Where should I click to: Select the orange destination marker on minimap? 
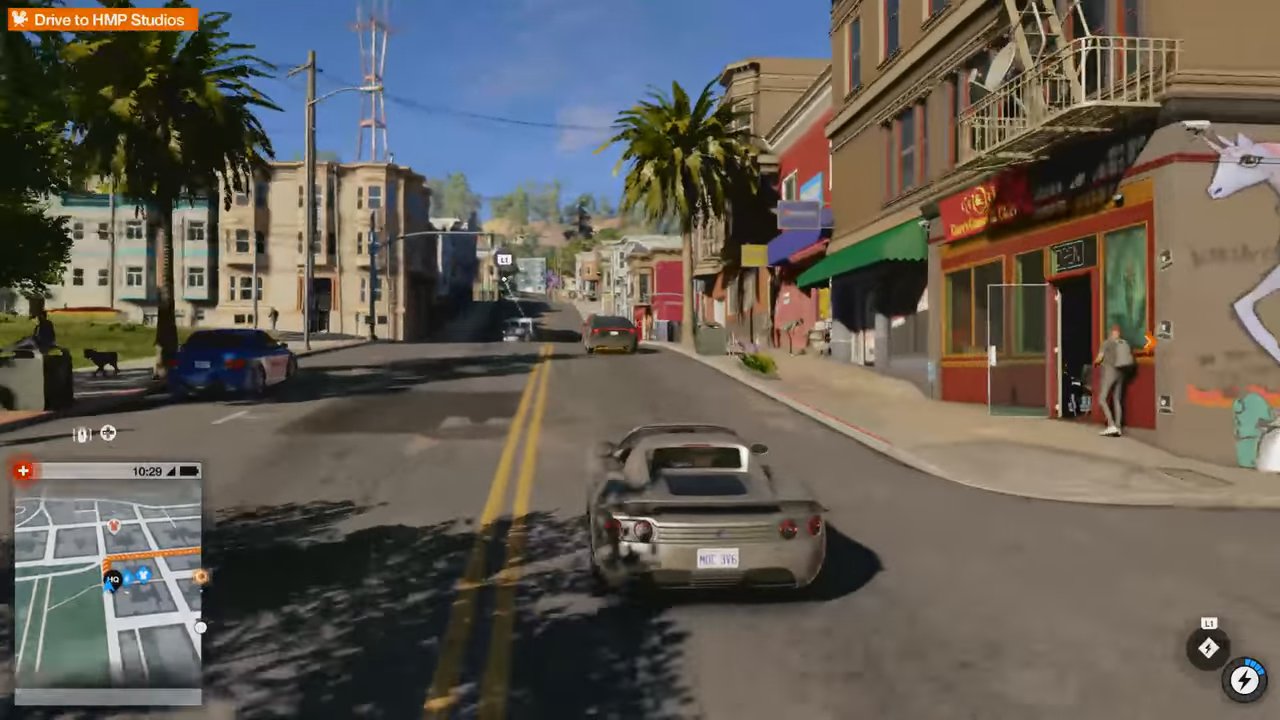click(x=201, y=576)
